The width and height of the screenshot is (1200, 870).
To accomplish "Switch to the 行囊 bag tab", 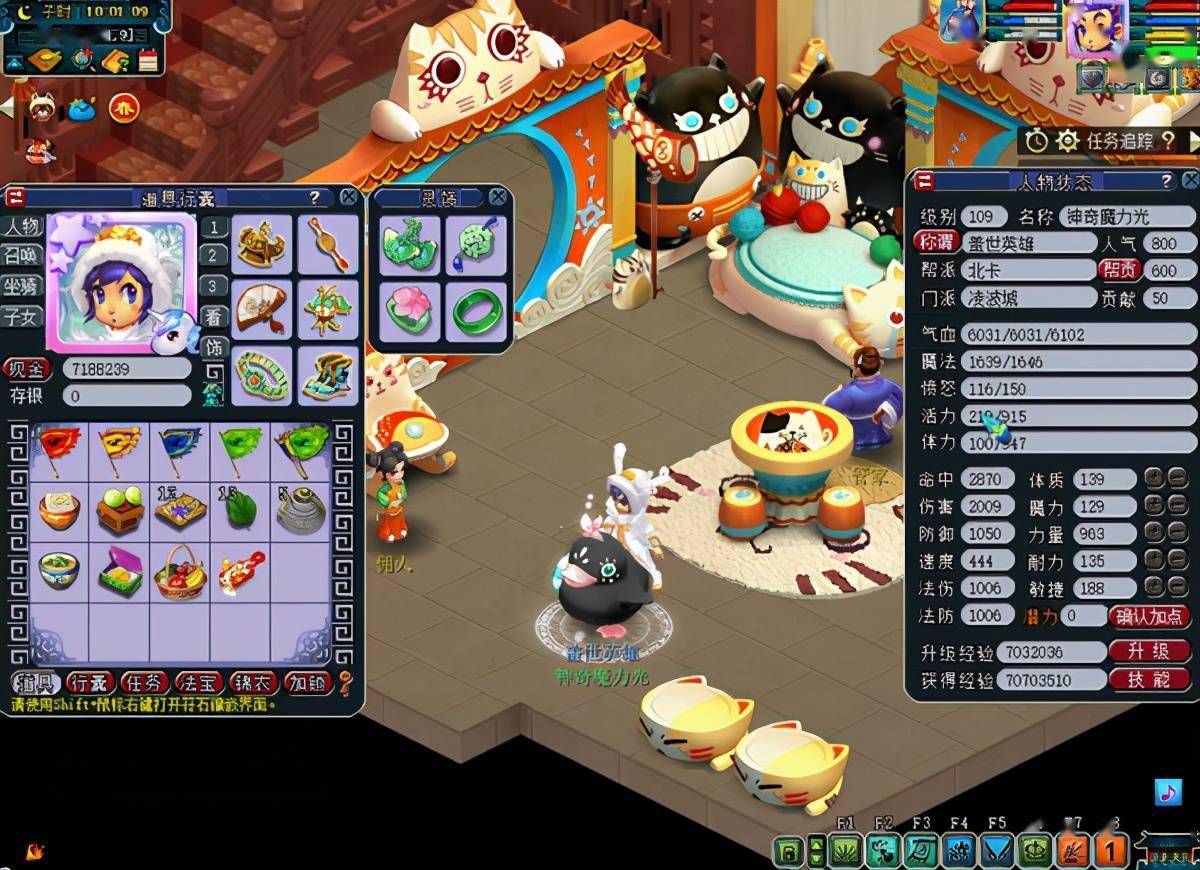I will pos(89,683).
